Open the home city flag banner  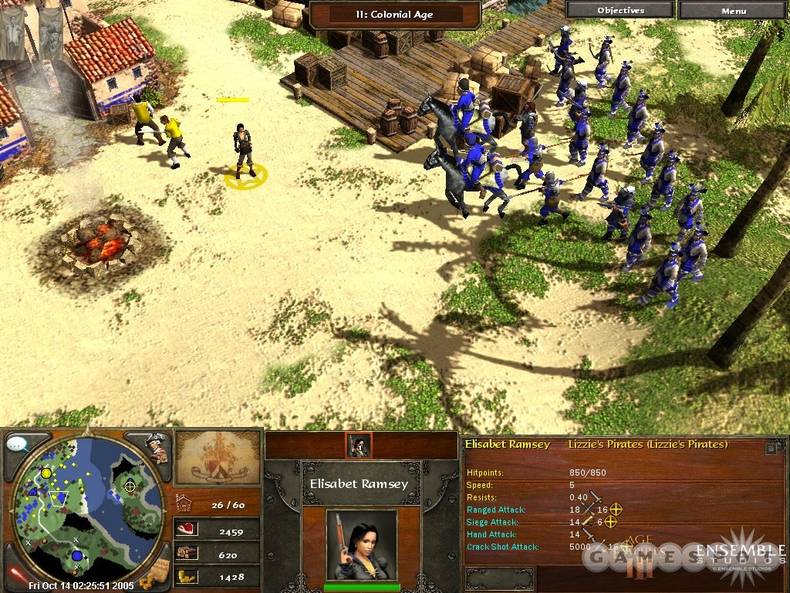point(217,458)
